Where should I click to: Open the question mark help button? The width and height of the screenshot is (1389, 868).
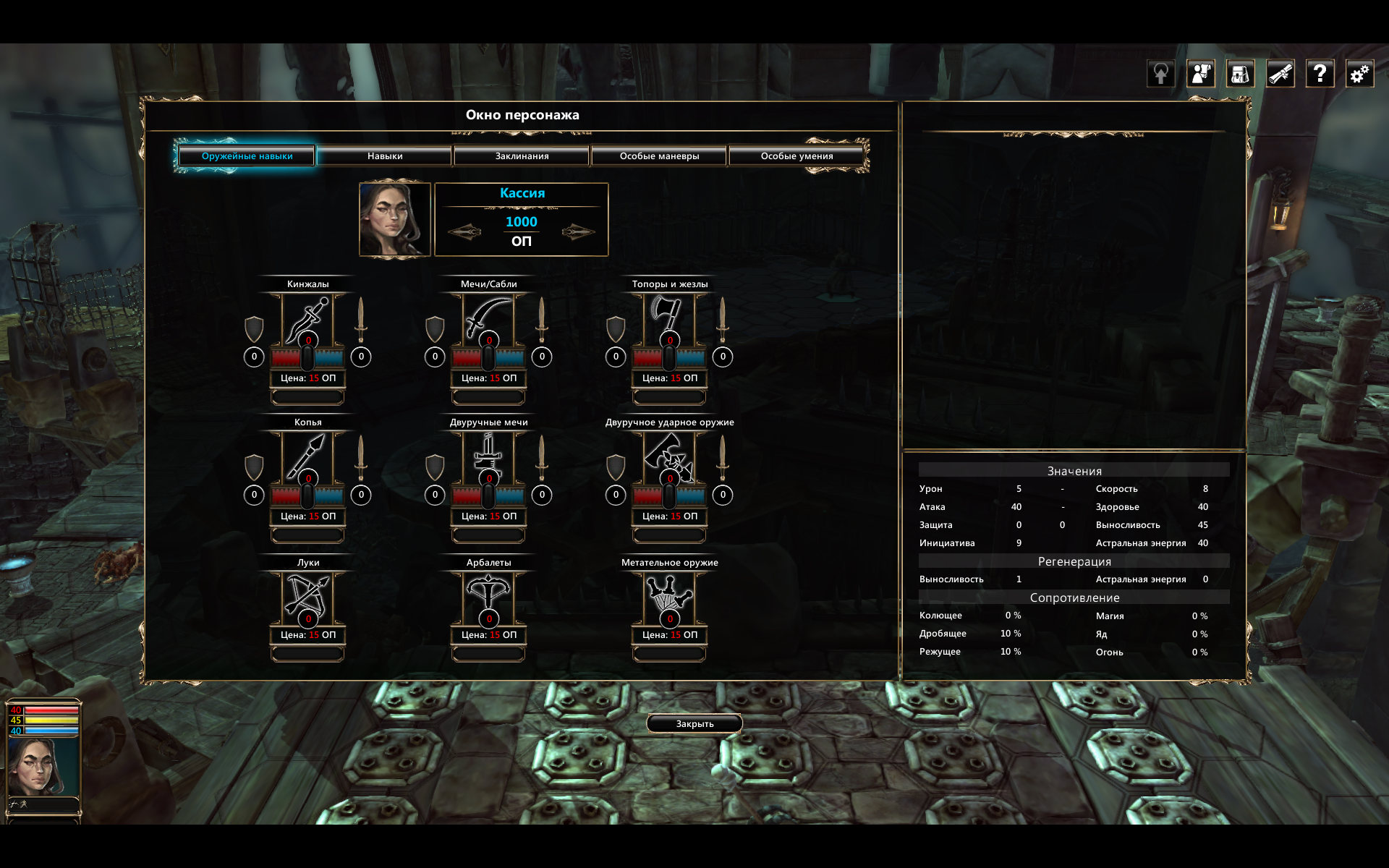(1320, 74)
